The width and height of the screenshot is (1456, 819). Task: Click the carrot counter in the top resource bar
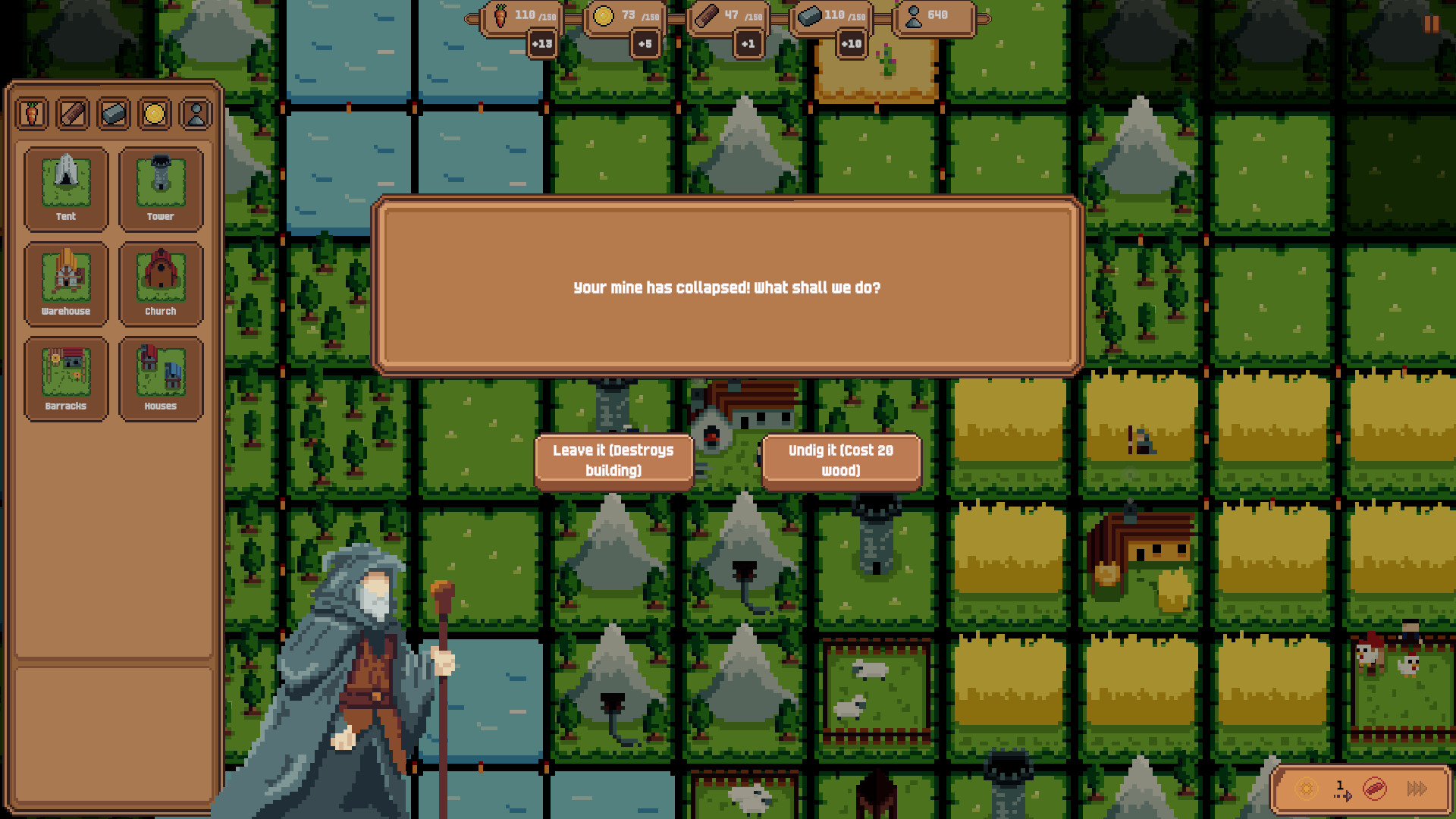click(x=523, y=15)
